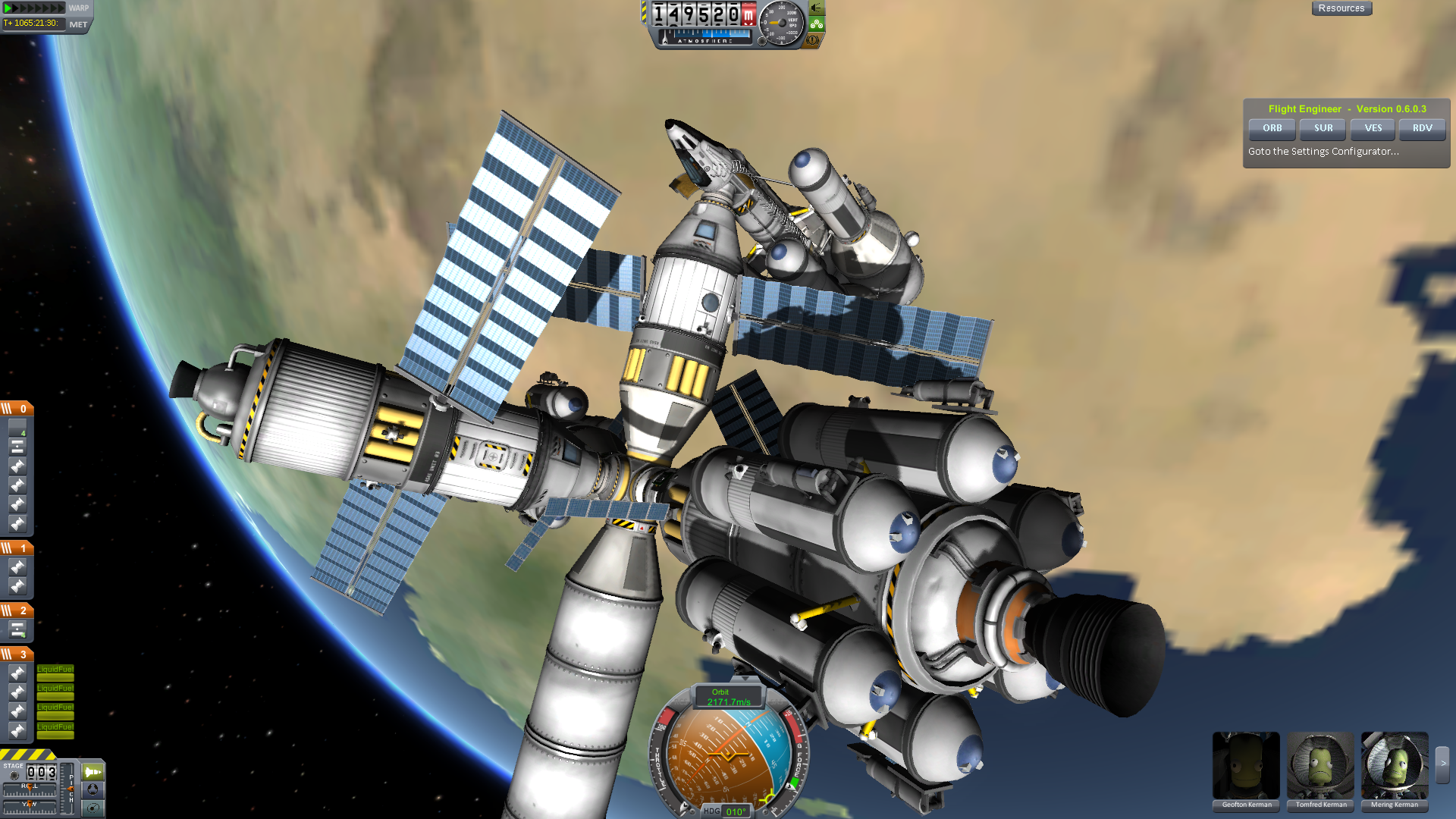
Task: Open the SUR surface readout
Action: click(1323, 128)
